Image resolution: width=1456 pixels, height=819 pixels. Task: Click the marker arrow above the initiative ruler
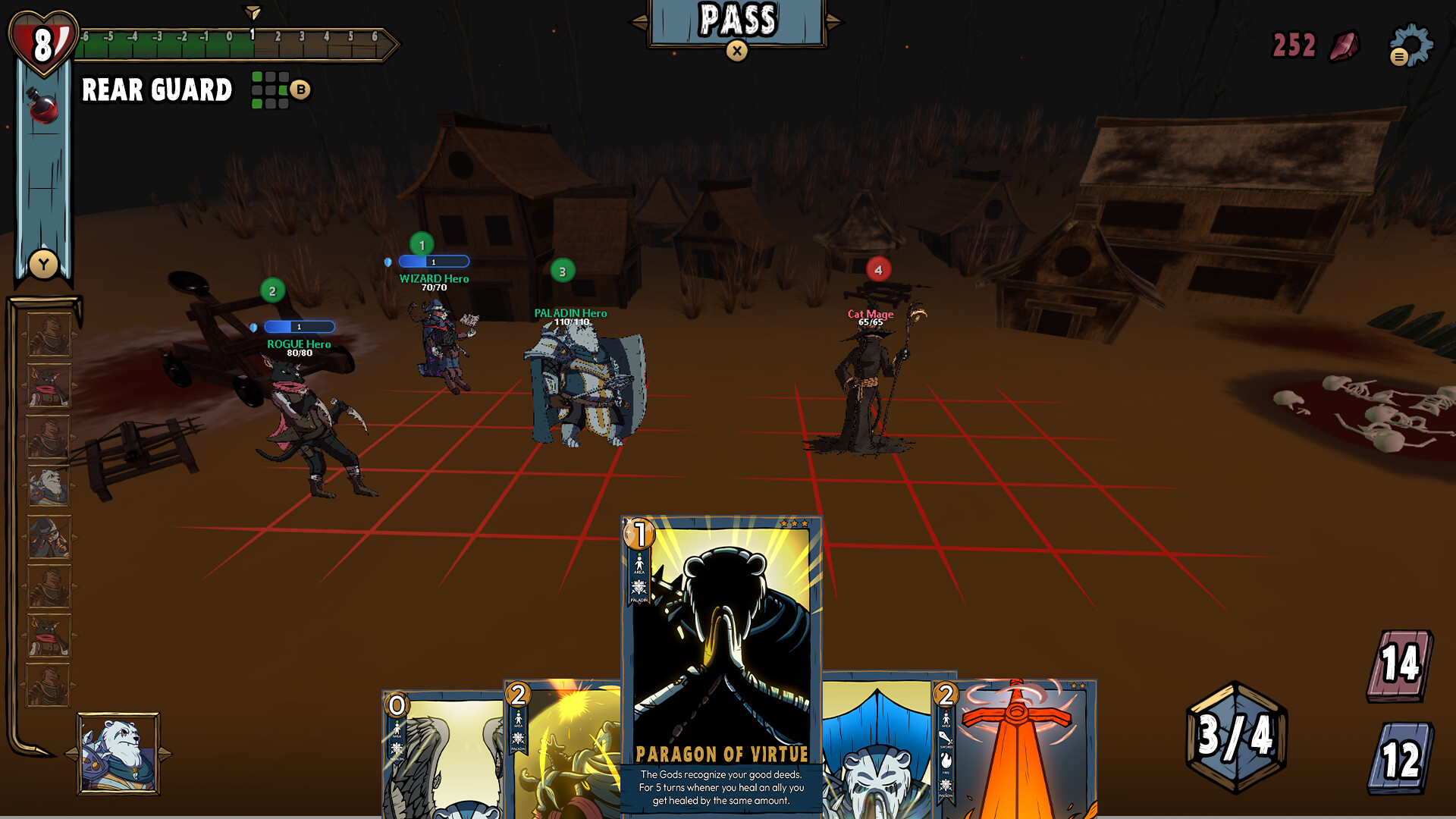[x=251, y=11]
